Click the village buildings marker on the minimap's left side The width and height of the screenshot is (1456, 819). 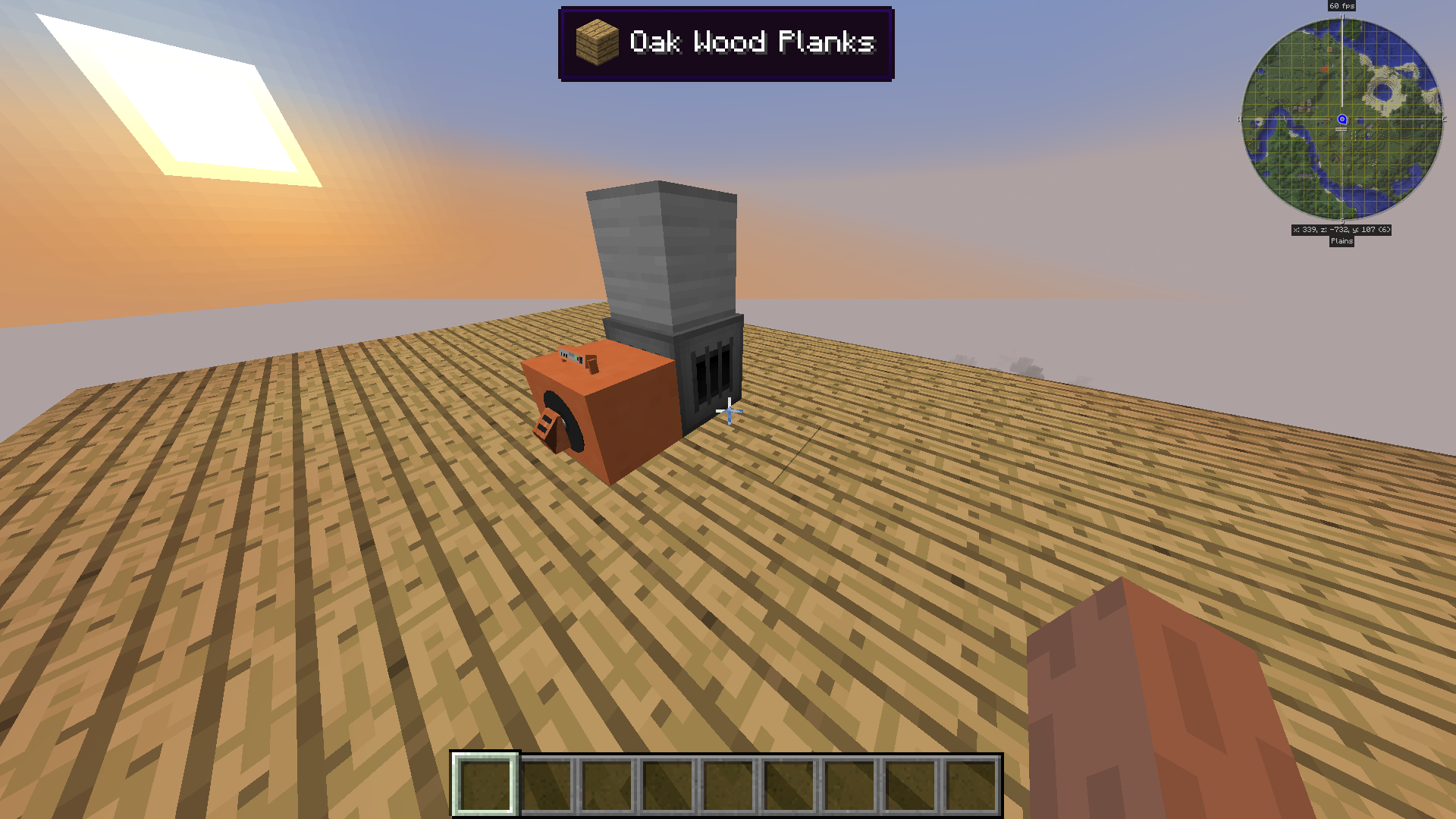point(1304,105)
